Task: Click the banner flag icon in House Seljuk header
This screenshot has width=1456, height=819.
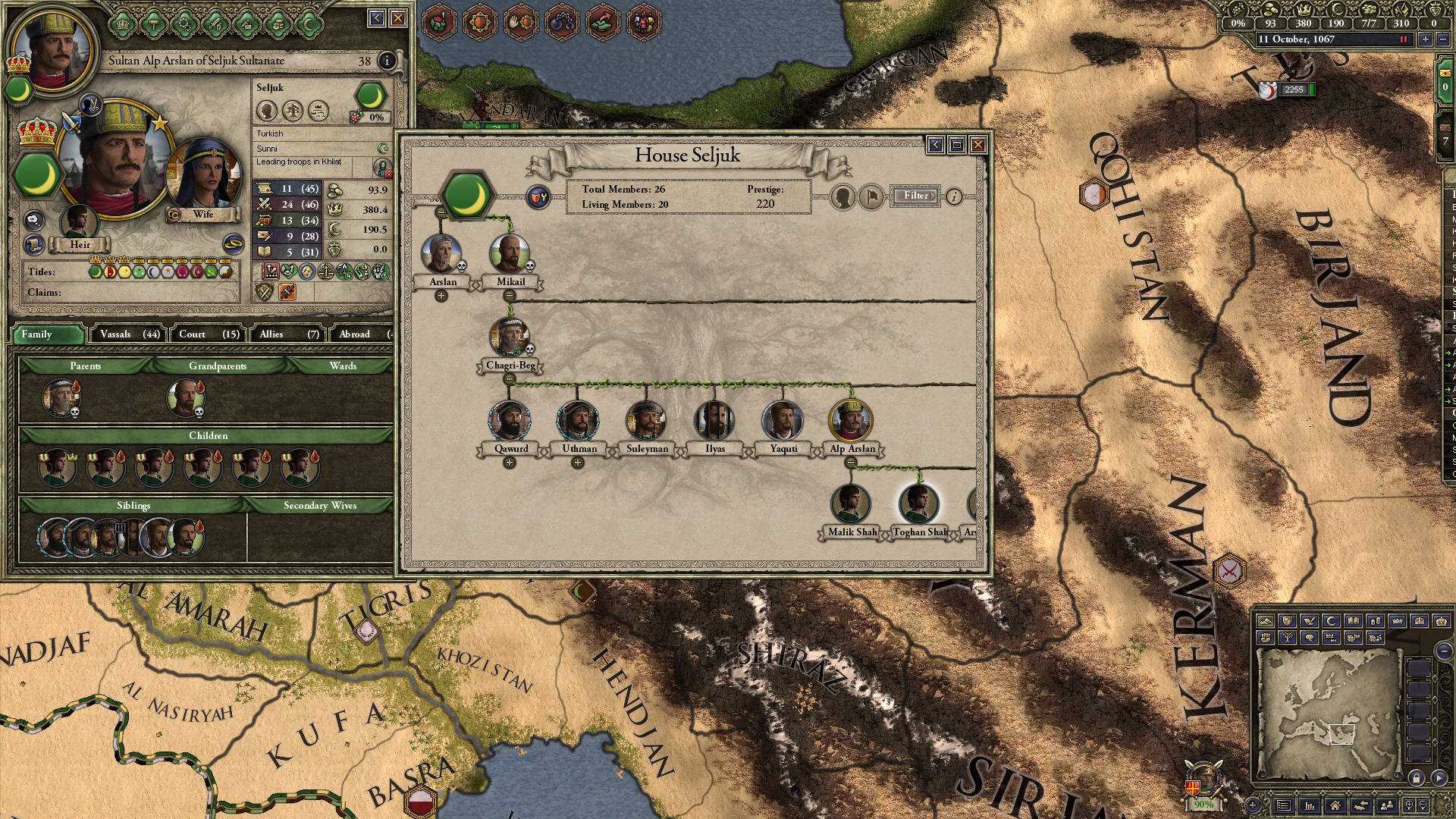Action: [x=871, y=196]
